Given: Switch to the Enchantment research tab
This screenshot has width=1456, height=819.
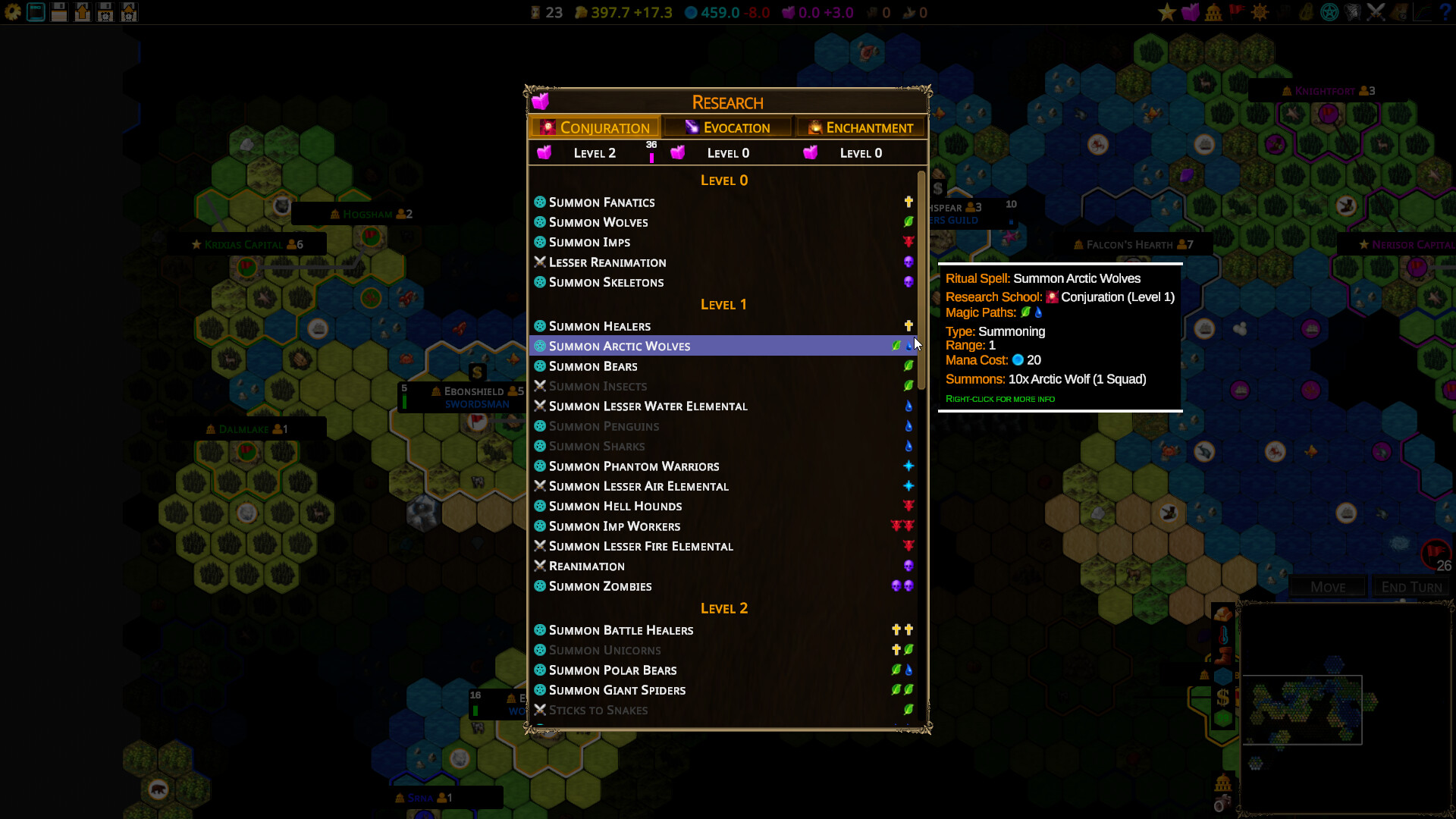Looking at the screenshot, I should coord(861,127).
